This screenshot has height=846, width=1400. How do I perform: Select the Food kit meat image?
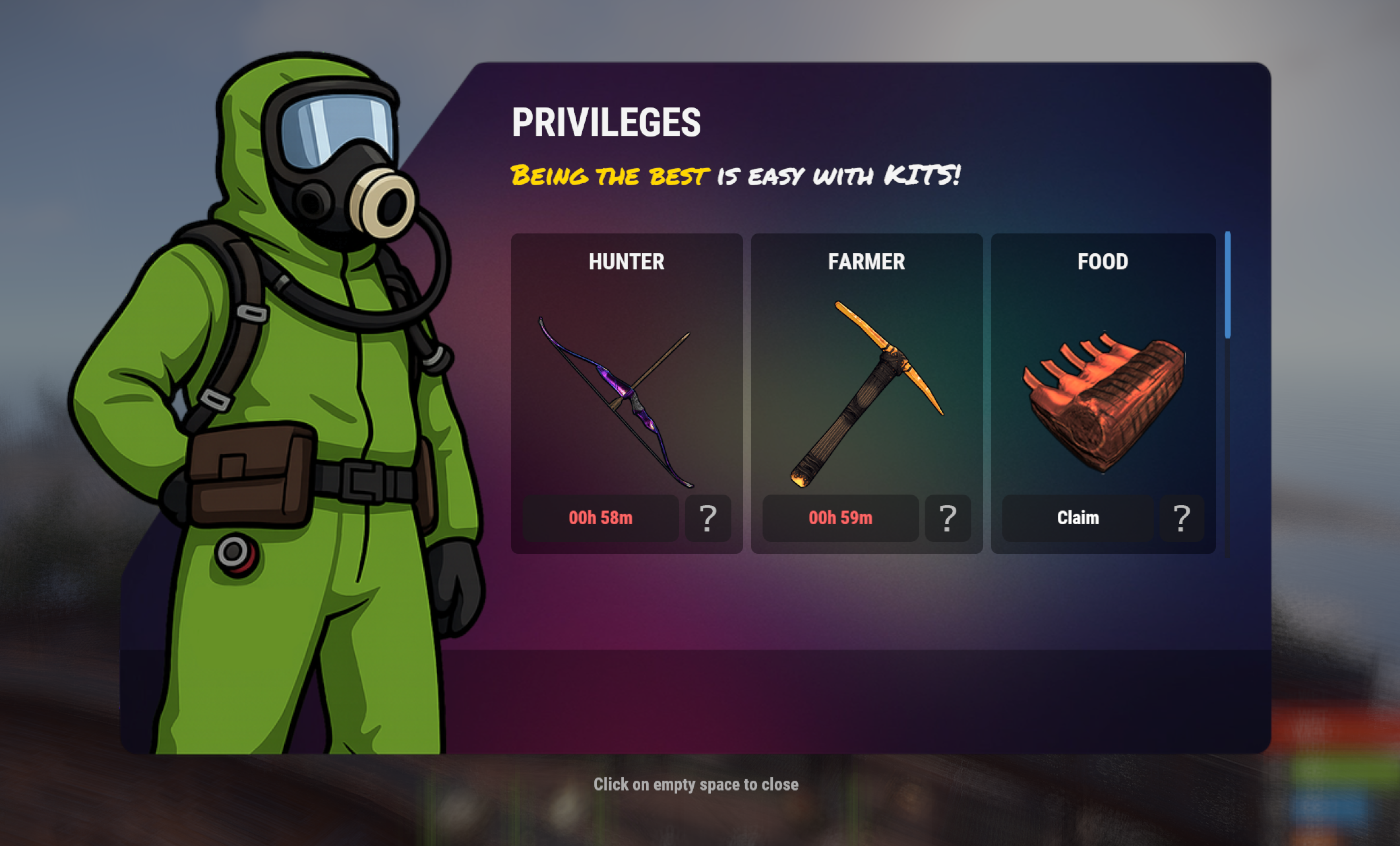pos(1104,402)
